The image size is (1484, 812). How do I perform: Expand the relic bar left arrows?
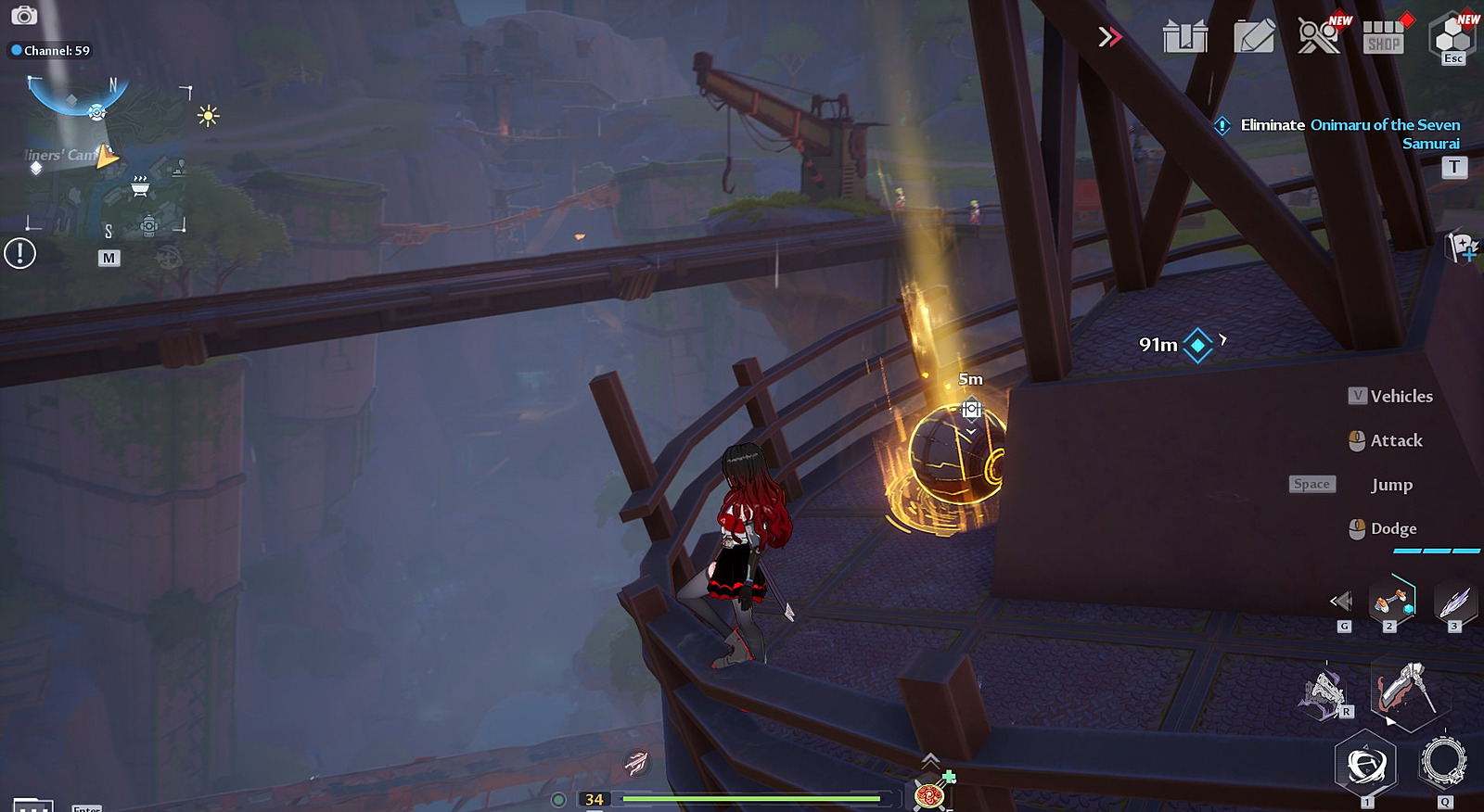(1341, 602)
